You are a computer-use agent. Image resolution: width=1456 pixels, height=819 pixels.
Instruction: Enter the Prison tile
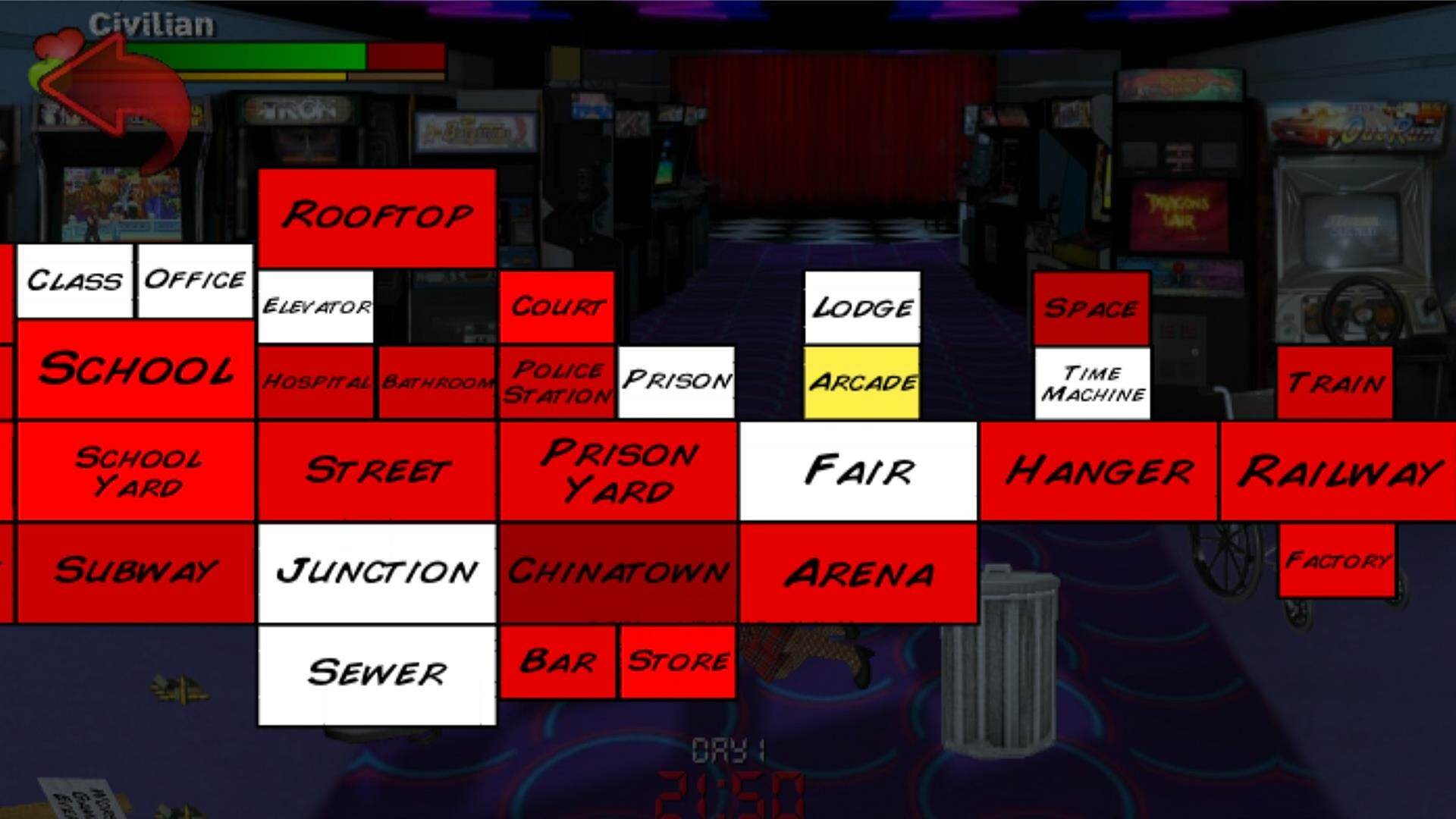[x=676, y=381]
